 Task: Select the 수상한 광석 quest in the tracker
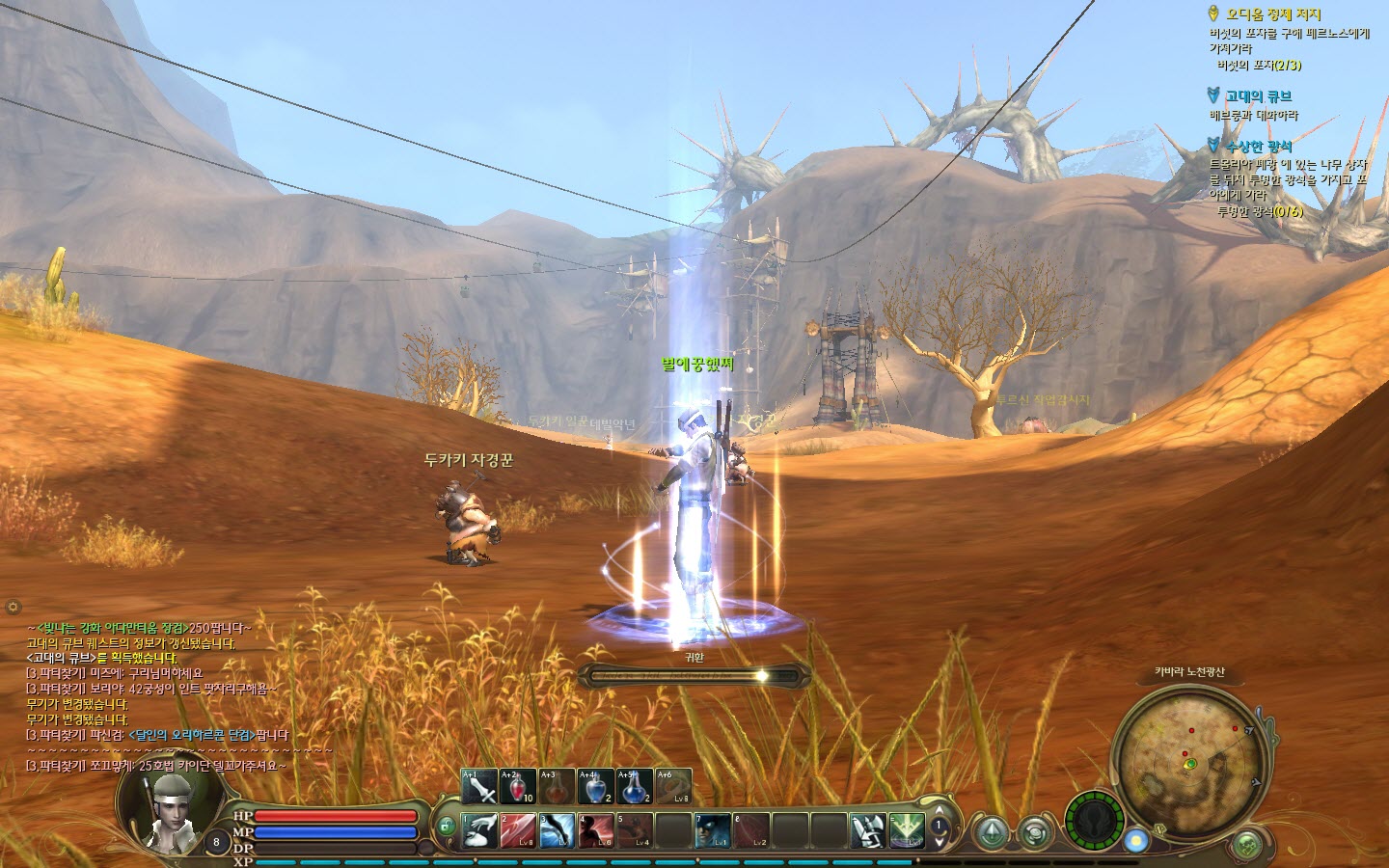pyautogui.click(x=1258, y=147)
